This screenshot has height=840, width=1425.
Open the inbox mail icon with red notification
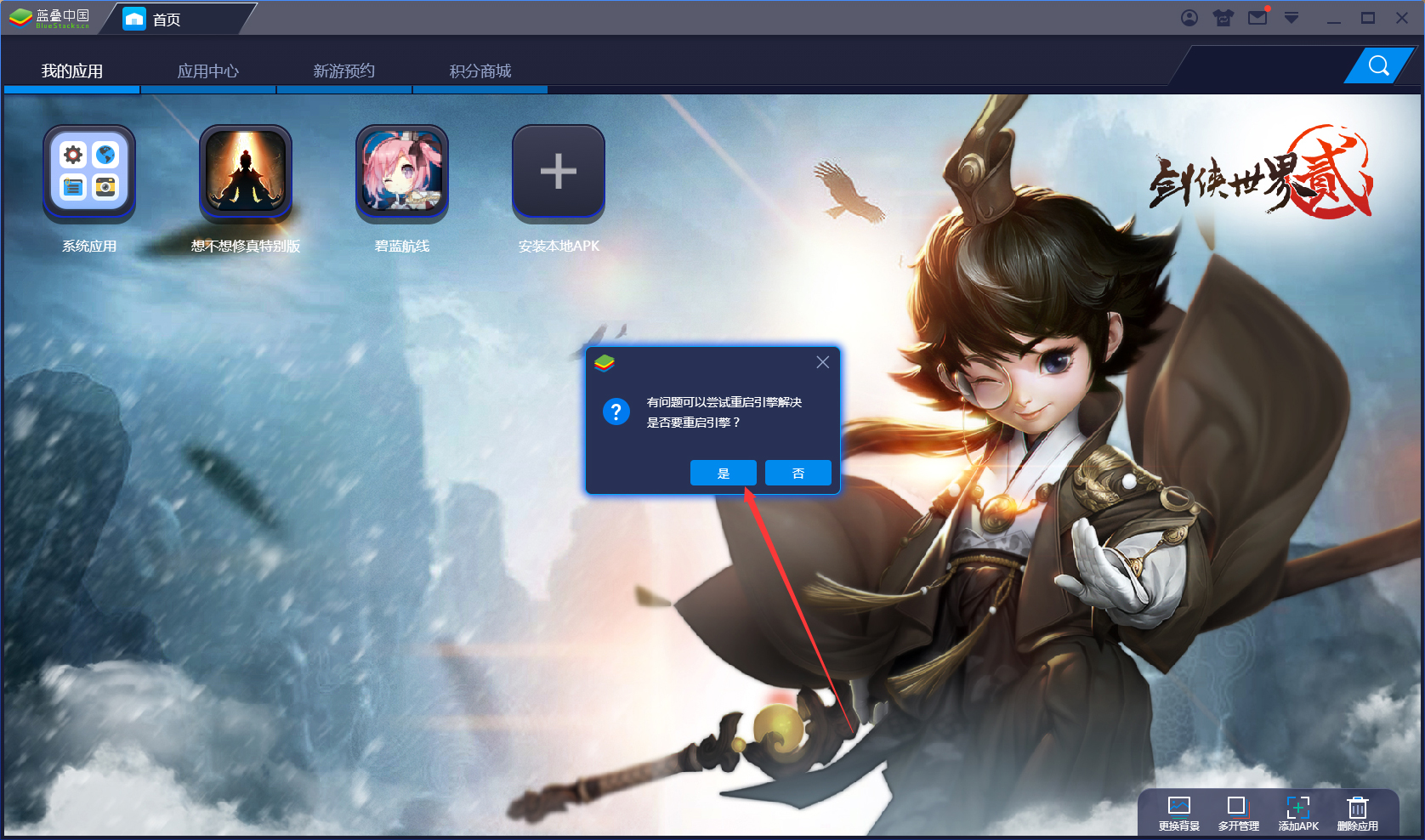pyautogui.click(x=1258, y=17)
